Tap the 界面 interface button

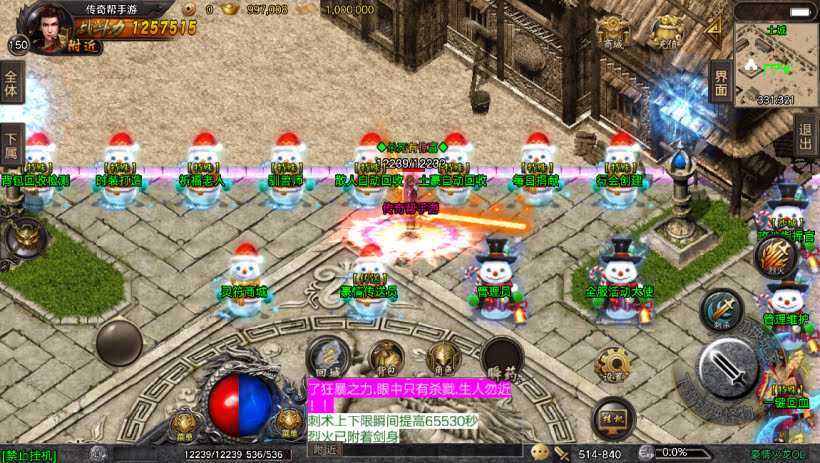[721, 80]
